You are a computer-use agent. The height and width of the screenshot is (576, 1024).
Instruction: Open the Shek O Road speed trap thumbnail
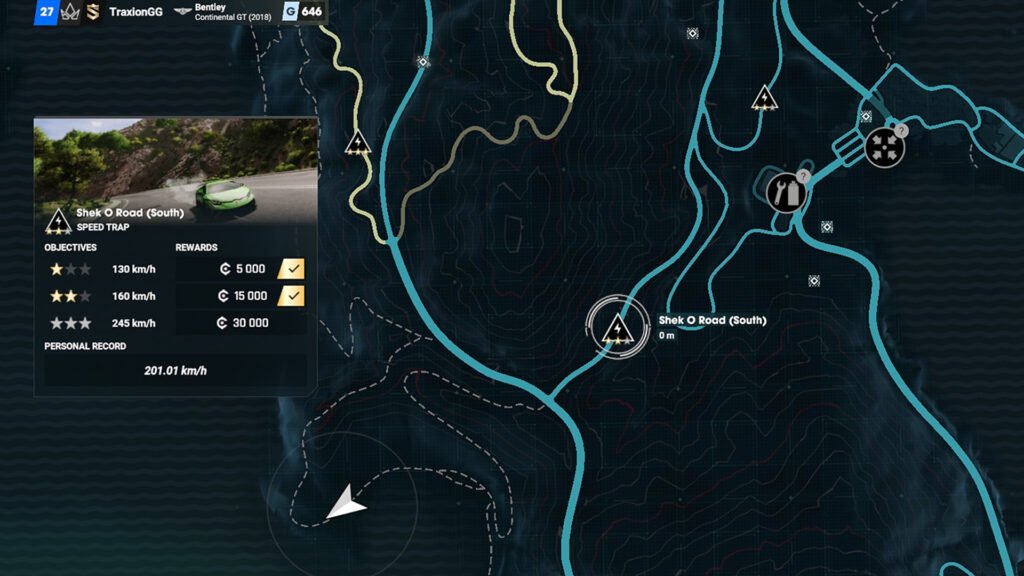tap(176, 161)
